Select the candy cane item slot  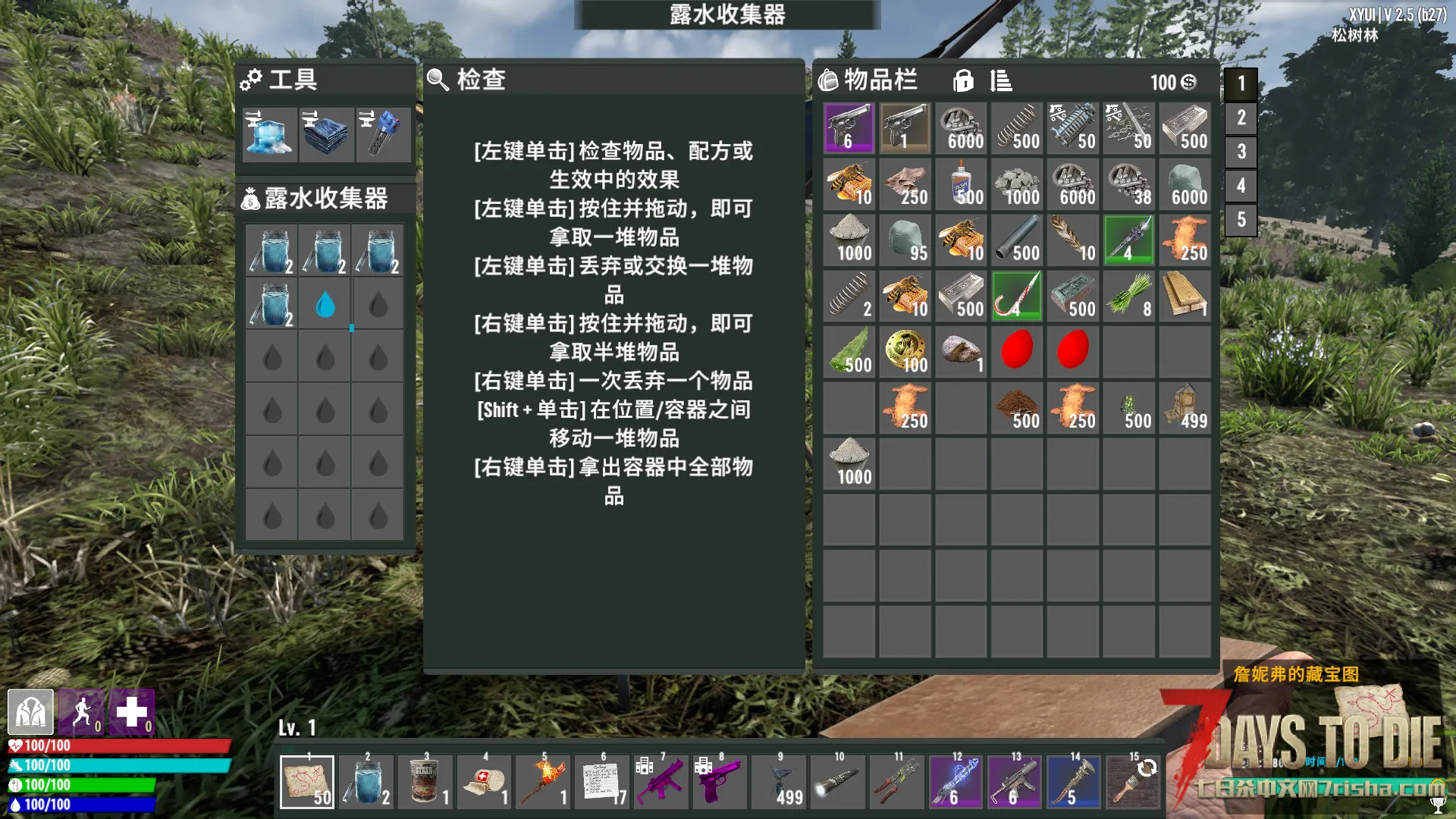pos(1017,296)
